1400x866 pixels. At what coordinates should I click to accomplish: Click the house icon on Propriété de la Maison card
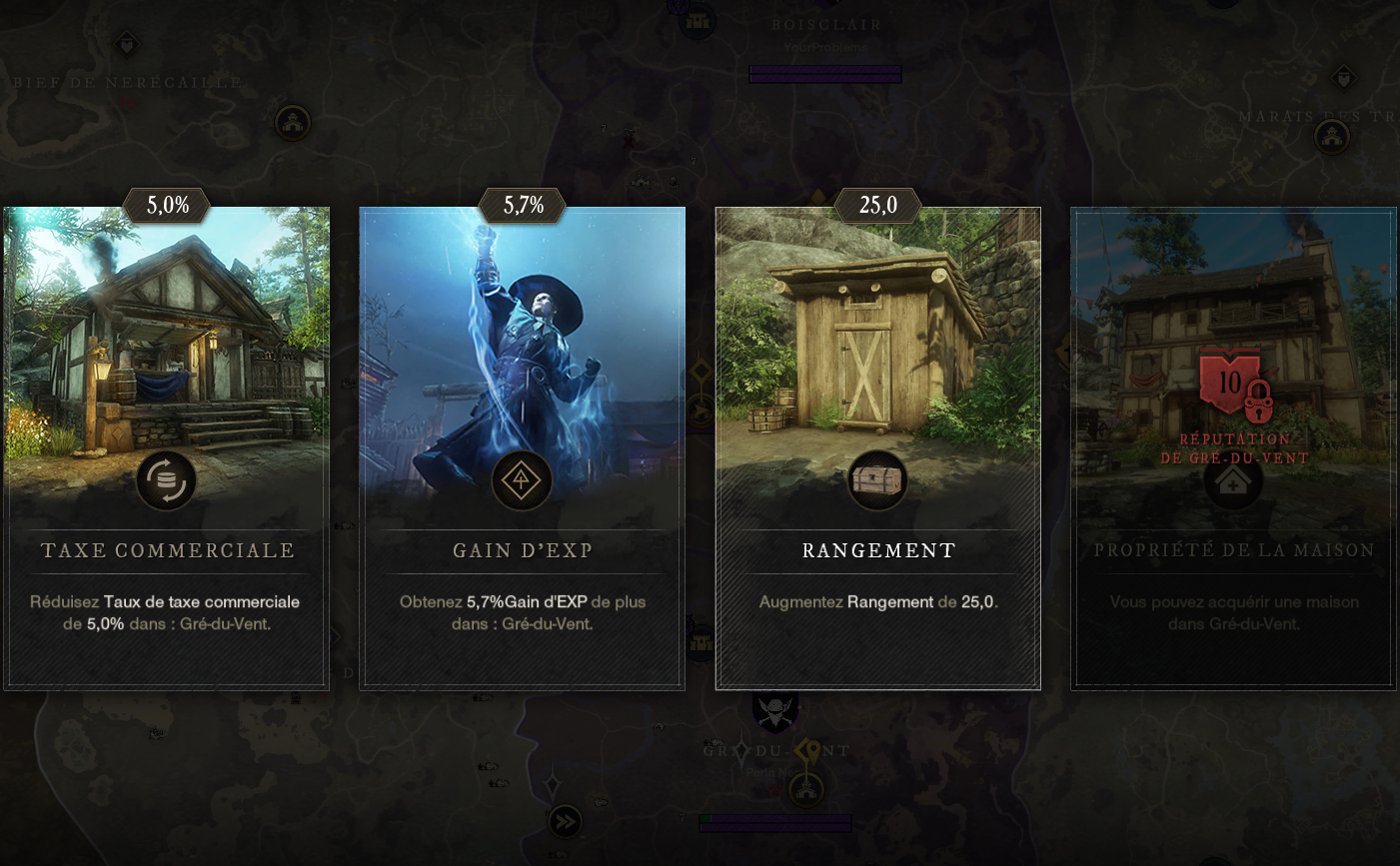click(x=1232, y=480)
